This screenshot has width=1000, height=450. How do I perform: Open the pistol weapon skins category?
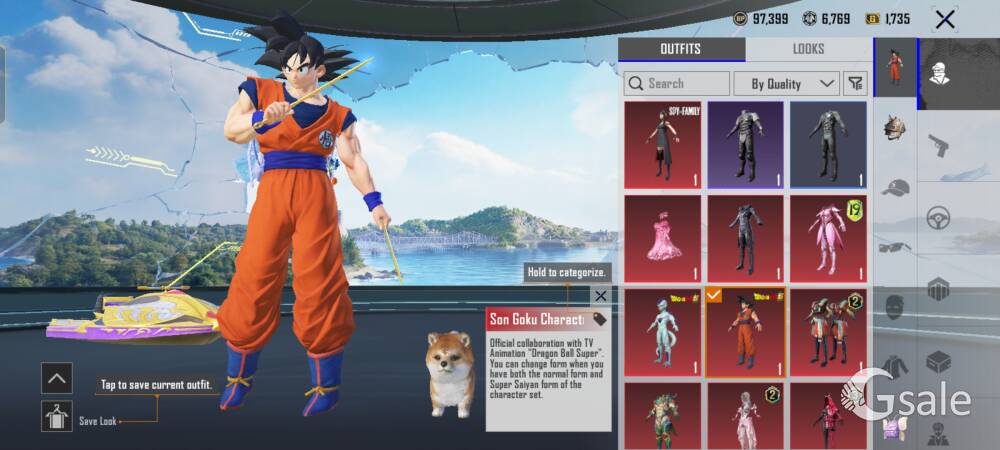(937, 146)
